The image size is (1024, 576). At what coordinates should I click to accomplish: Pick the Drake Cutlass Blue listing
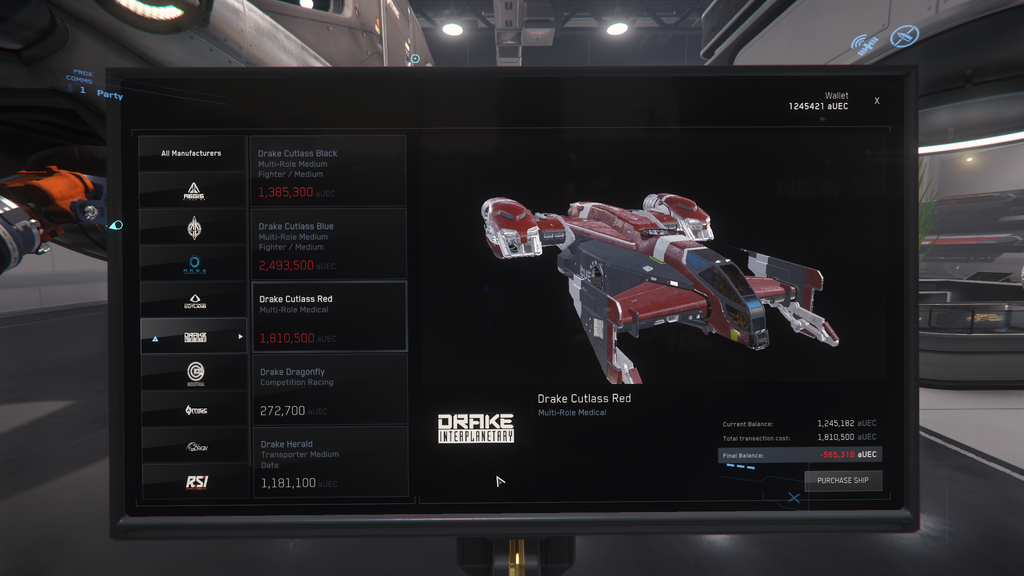pos(328,244)
